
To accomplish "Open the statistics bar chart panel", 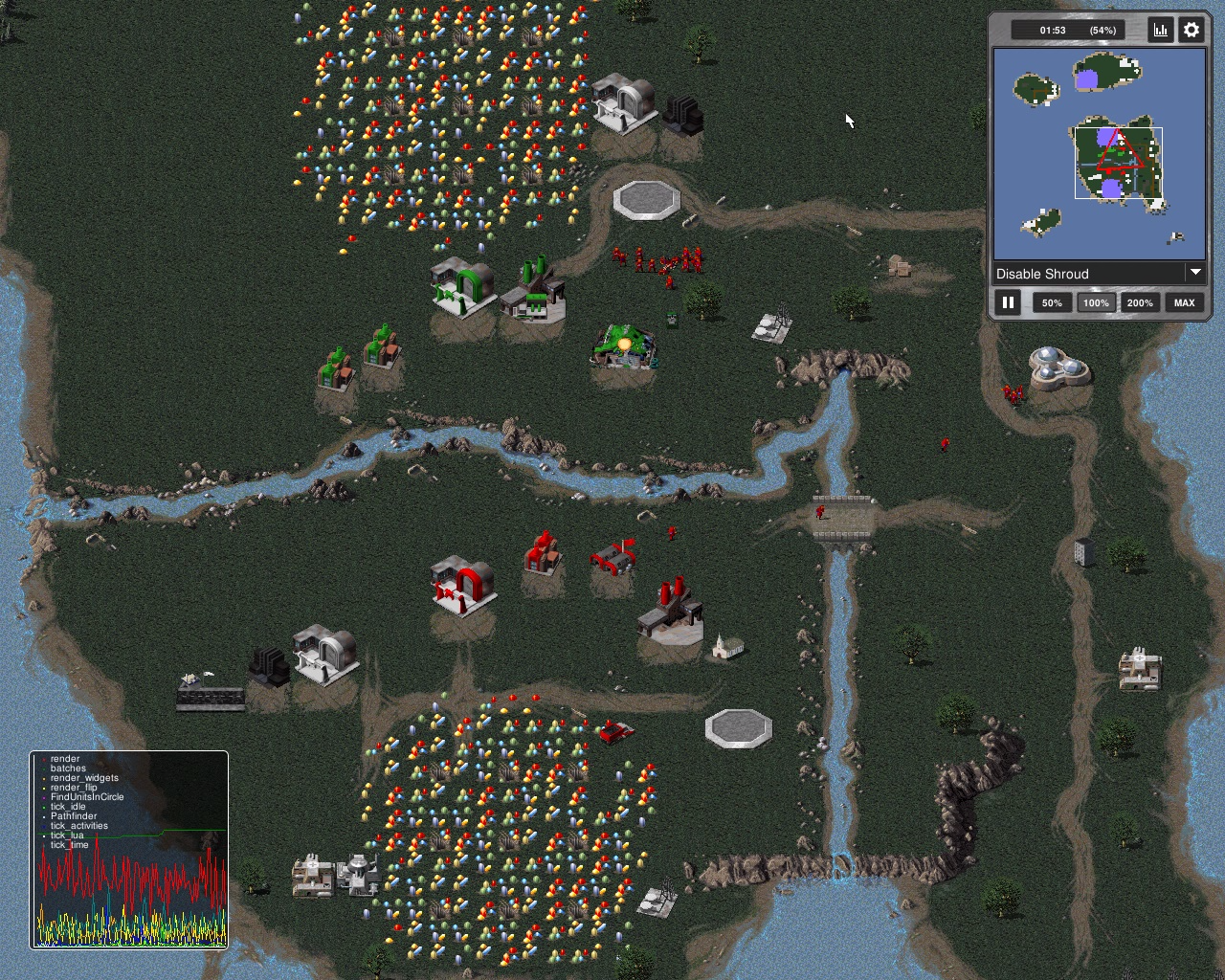I will click(x=1161, y=30).
